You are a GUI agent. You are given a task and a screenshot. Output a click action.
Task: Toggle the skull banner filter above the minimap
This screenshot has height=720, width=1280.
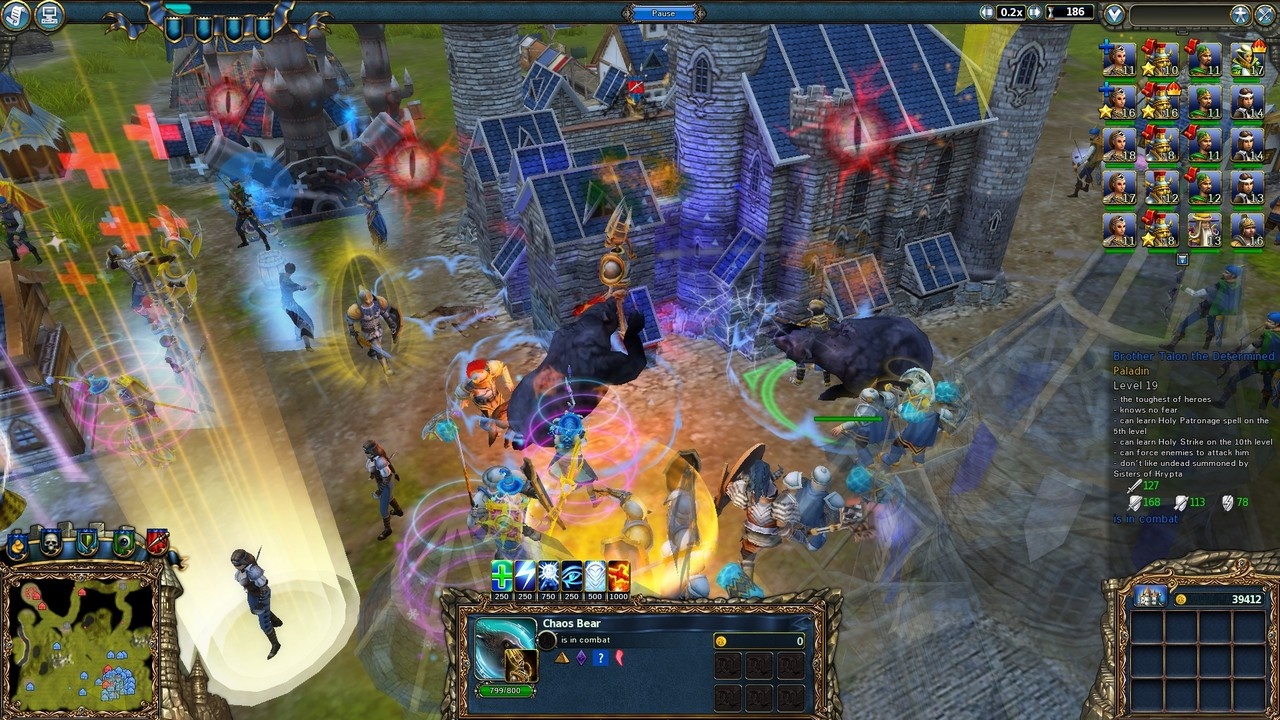(51, 542)
